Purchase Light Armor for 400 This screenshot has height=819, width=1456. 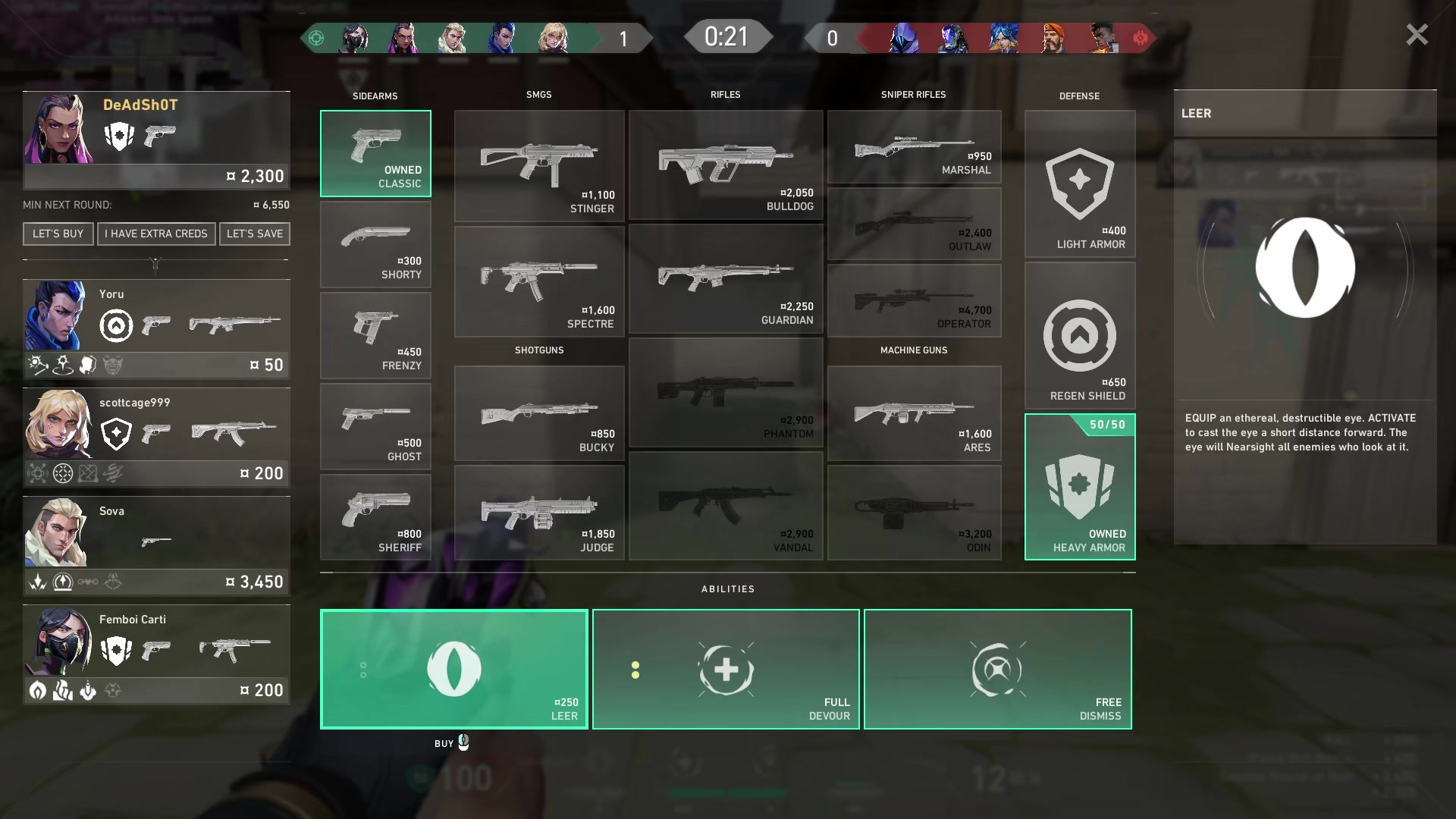tap(1080, 184)
